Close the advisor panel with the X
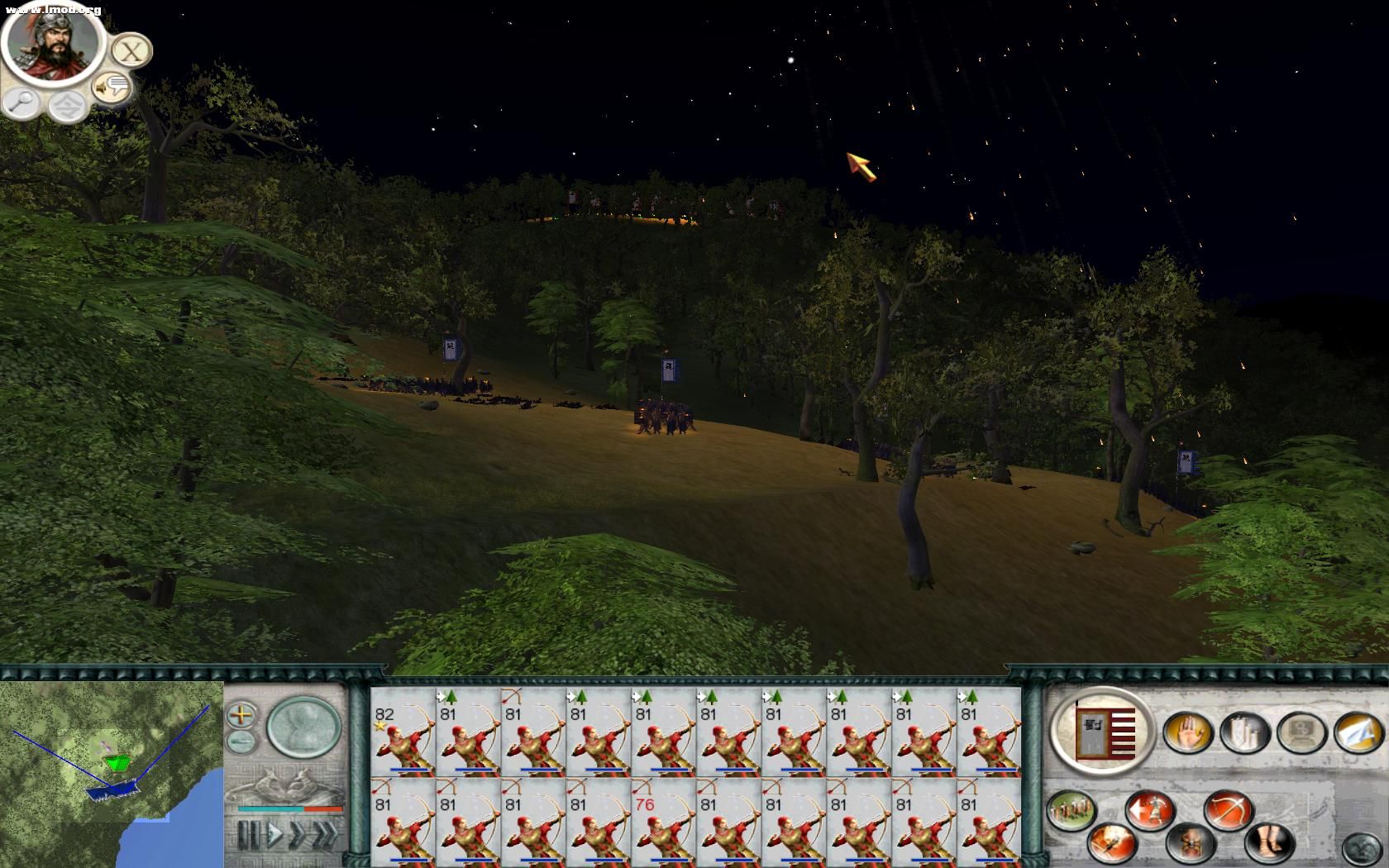 tap(131, 51)
